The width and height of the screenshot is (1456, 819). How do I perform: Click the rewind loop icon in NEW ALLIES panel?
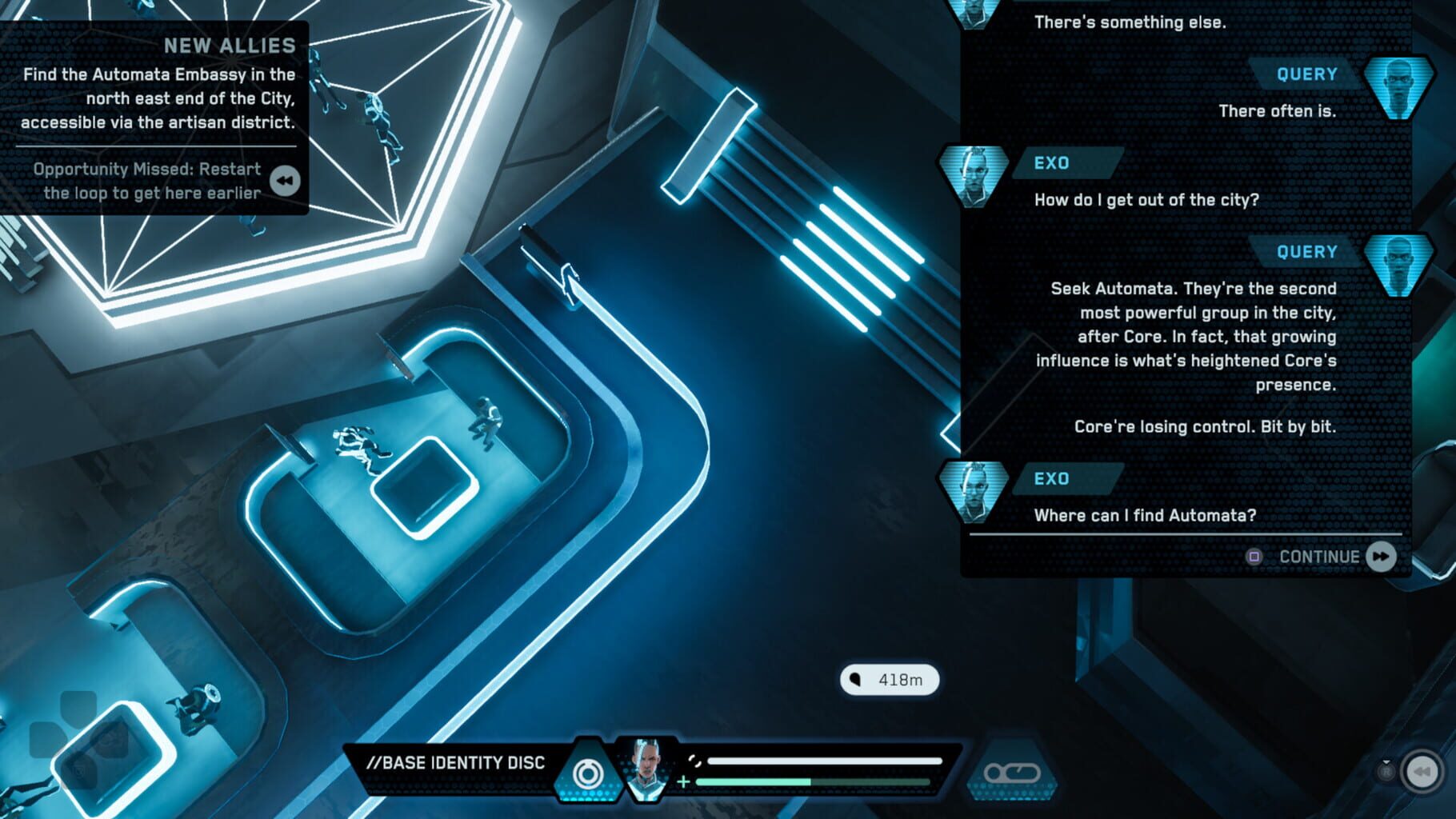[284, 182]
